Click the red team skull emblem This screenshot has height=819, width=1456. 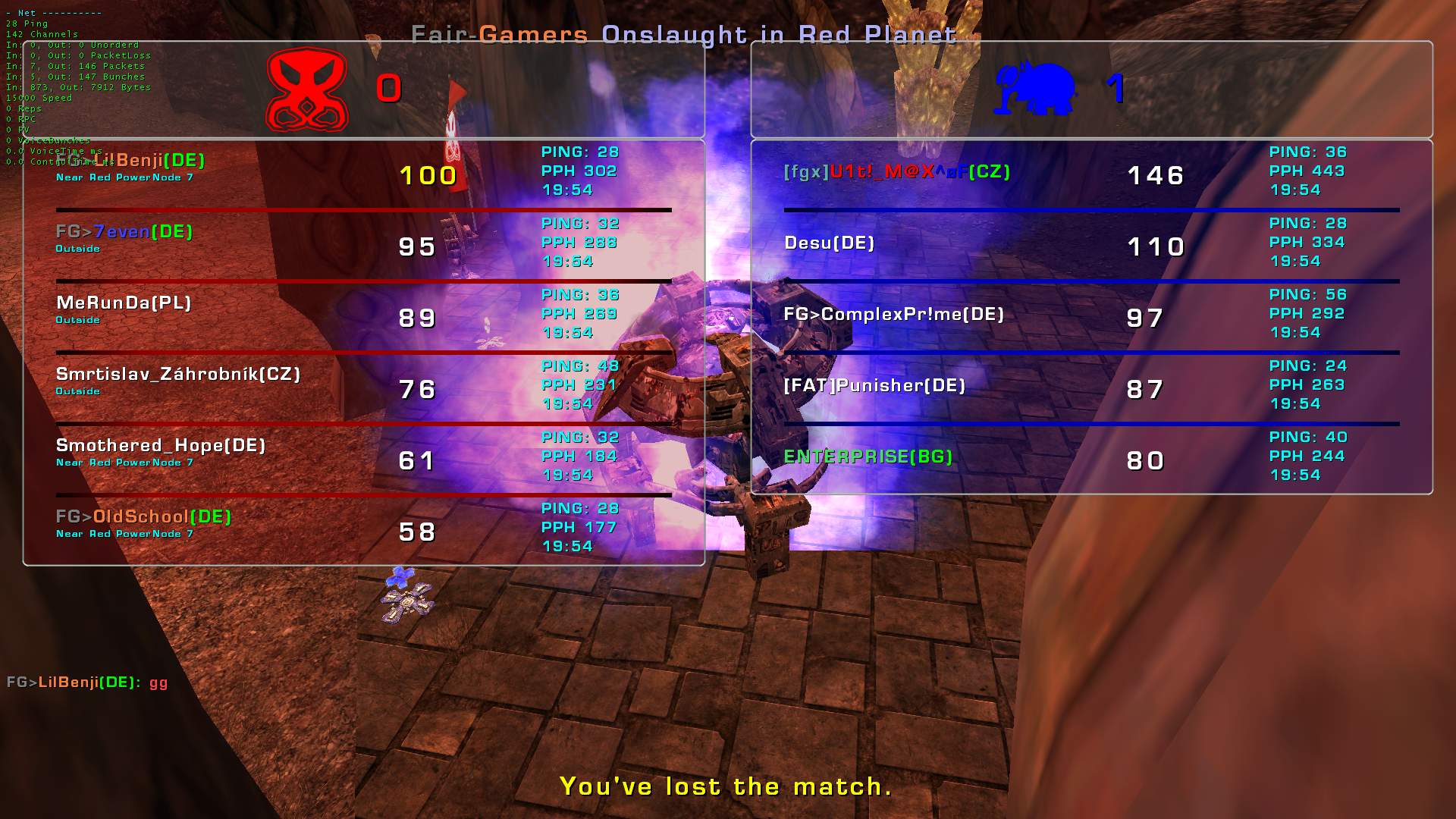tap(306, 90)
